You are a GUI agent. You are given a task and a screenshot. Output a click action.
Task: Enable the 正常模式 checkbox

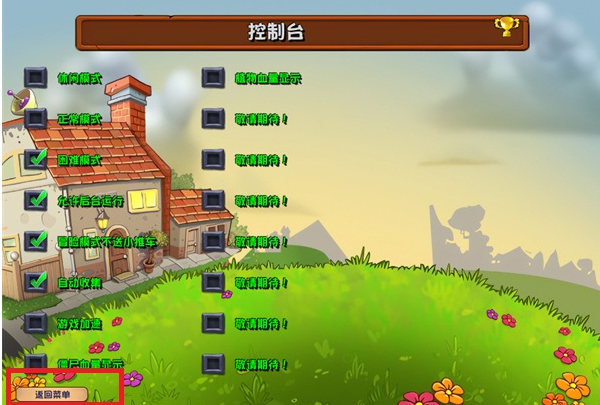tap(36, 118)
